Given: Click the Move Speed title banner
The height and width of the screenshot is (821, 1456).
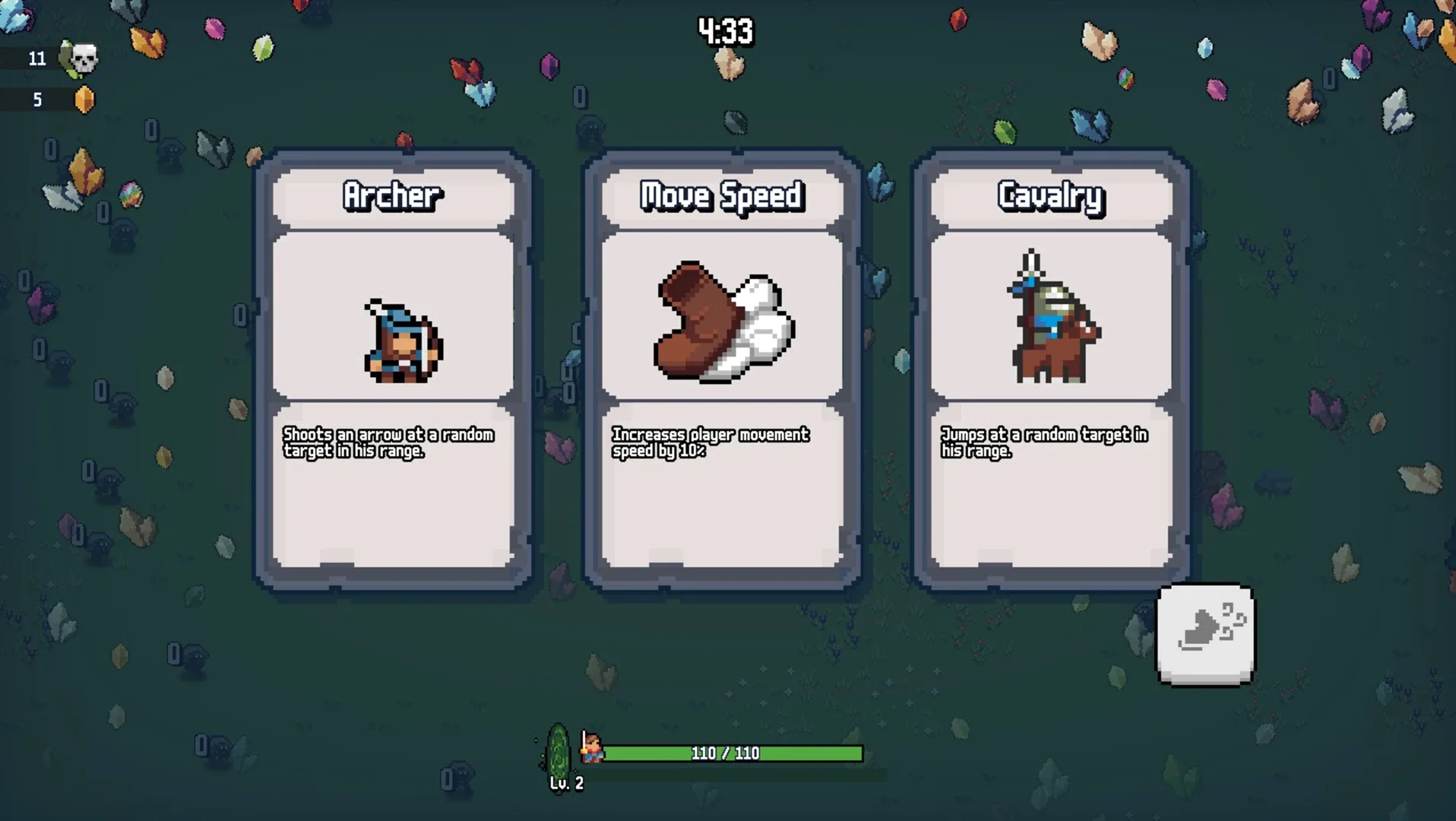Looking at the screenshot, I should [x=720, y=195].
